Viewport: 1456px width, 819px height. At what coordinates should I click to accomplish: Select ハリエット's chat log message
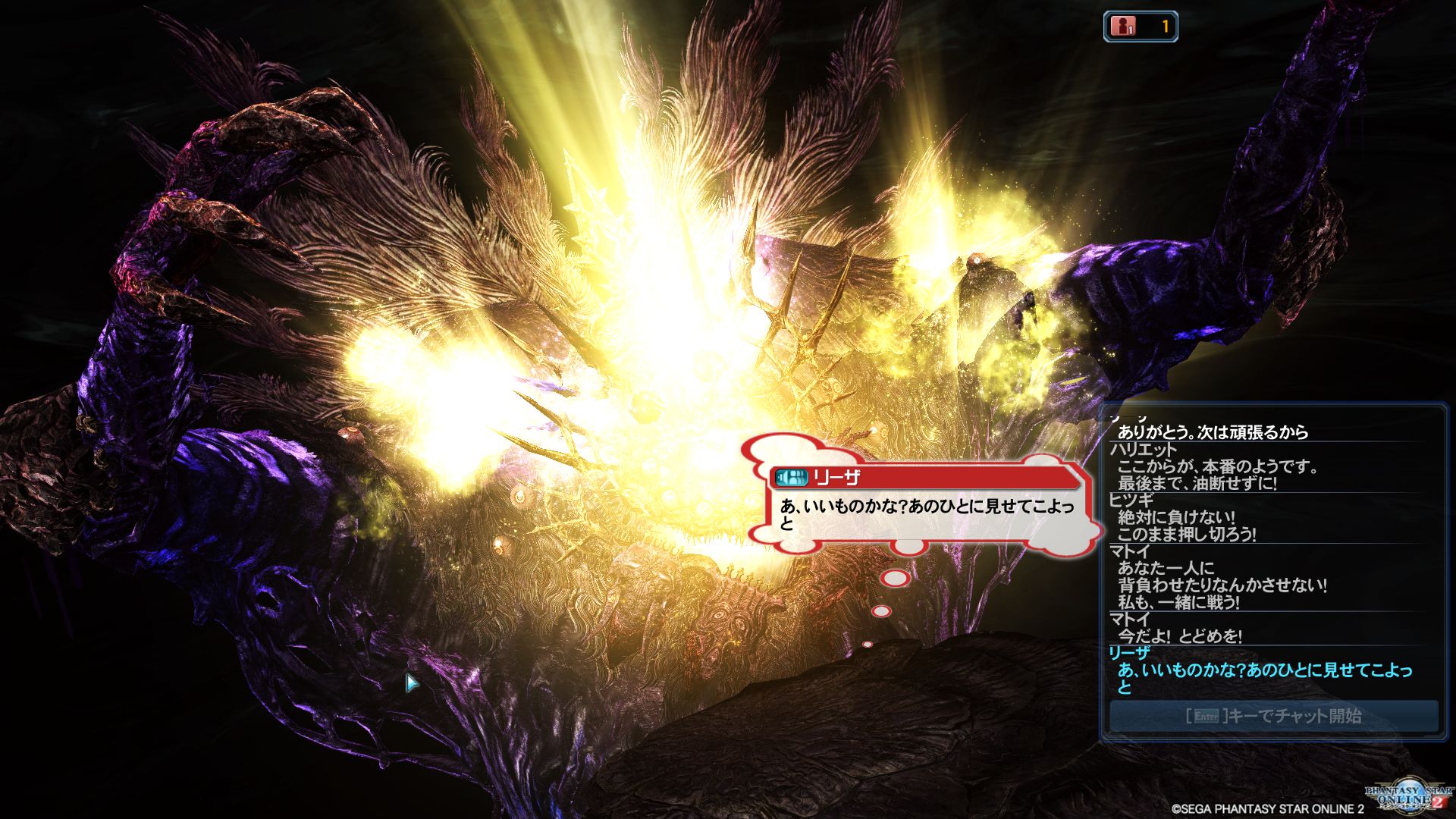1217,475
